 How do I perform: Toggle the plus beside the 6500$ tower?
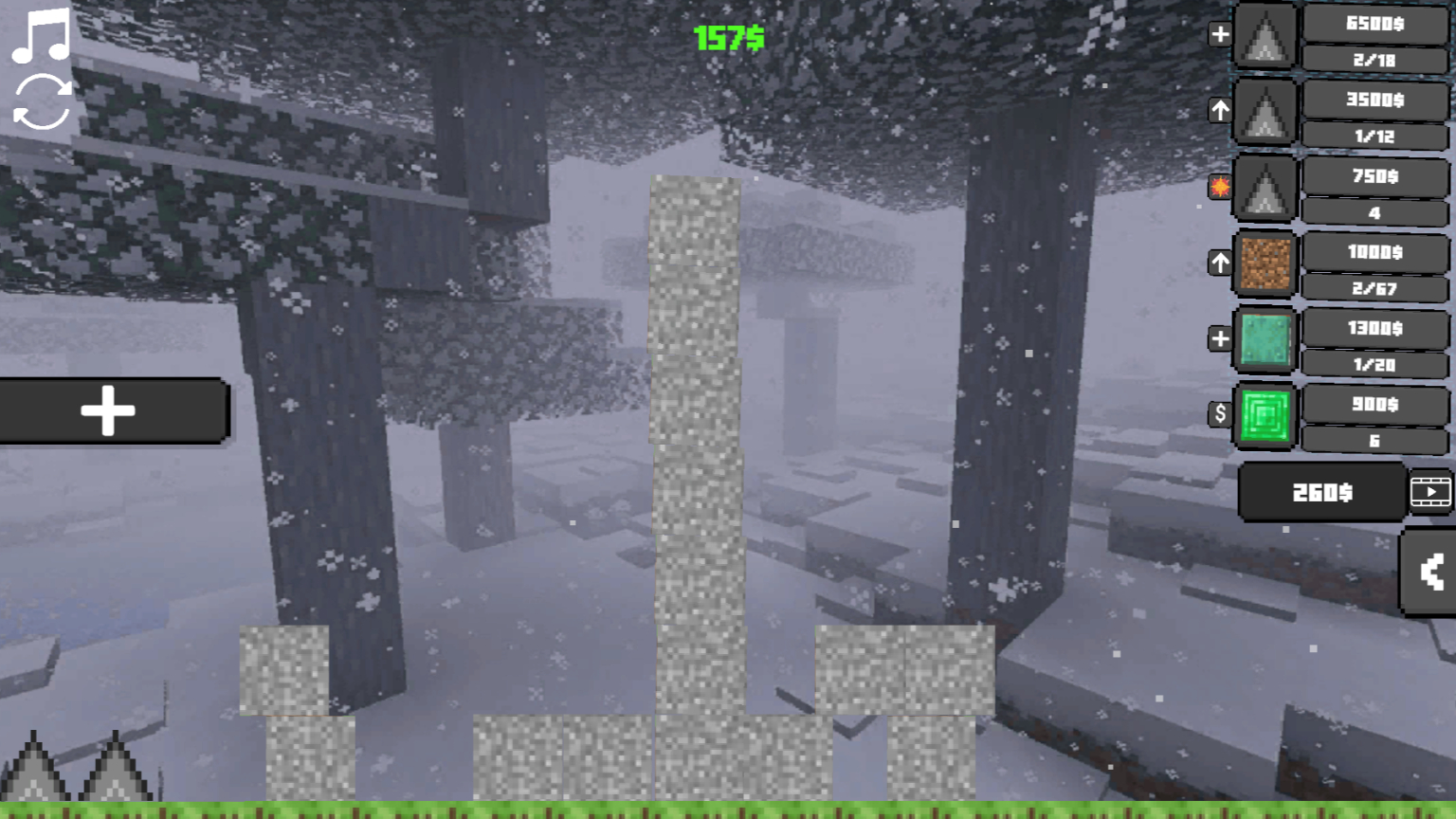pos(1220,33)
